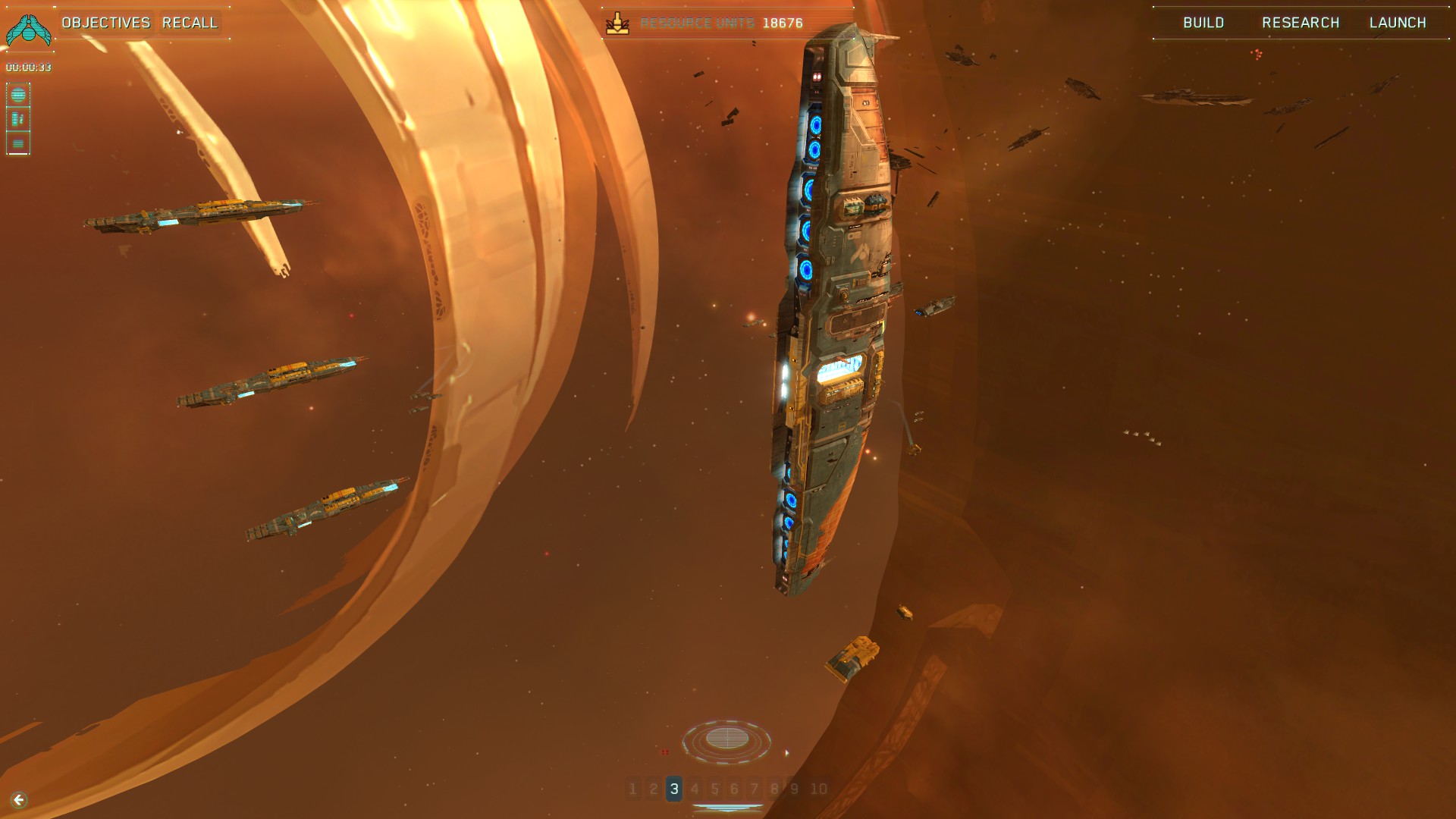This screenshot has width=1456, height=819.
Task: Click the OBJECTIVES button
Action: (x=106, y=22)
